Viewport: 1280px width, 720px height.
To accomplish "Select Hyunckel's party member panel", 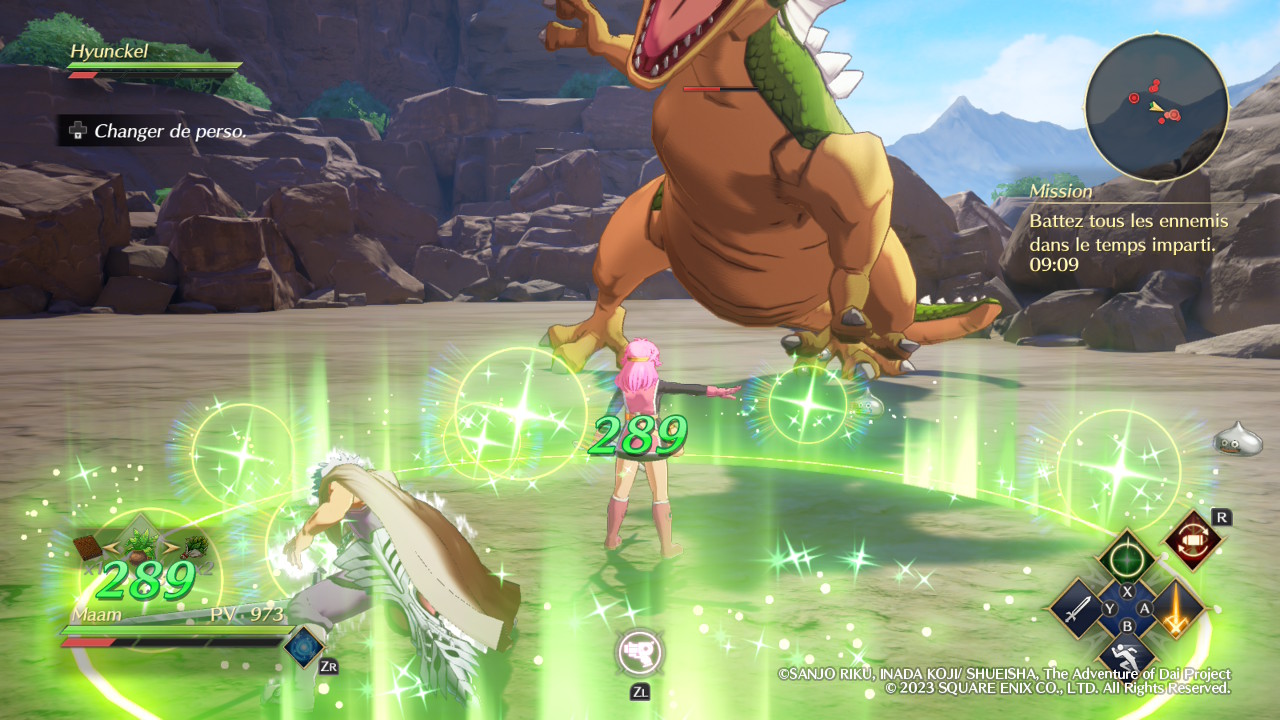I will coord(154,58).
